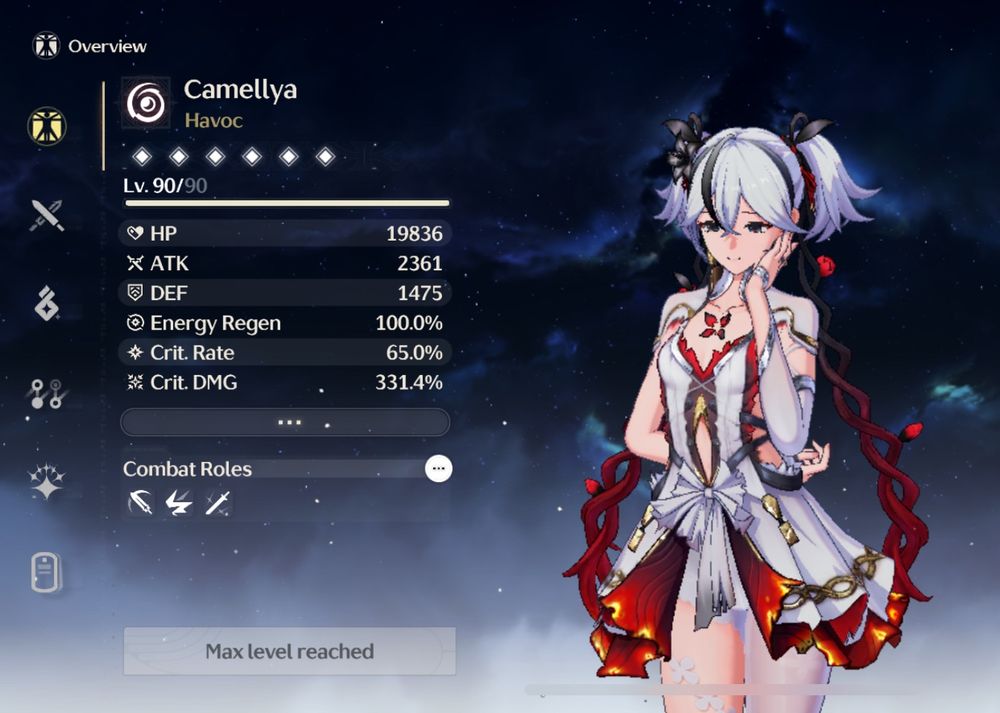Expand full stats with the ellipsis bar
Viewport: 1000px width, 713px height.
(285, 422)
